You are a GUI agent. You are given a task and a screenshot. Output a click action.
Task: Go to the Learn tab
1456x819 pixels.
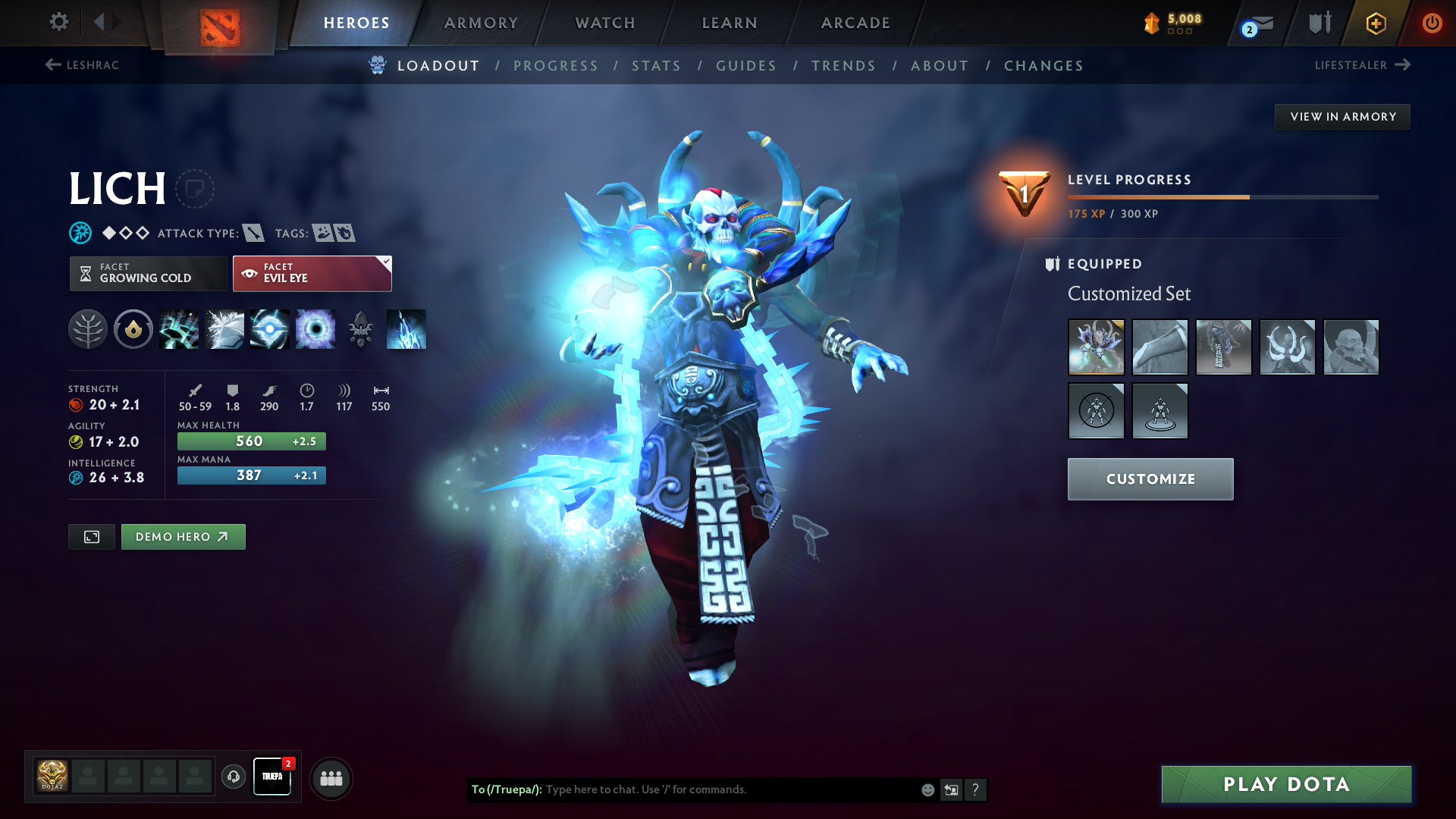pyautogui.click(x=730, y=23)
